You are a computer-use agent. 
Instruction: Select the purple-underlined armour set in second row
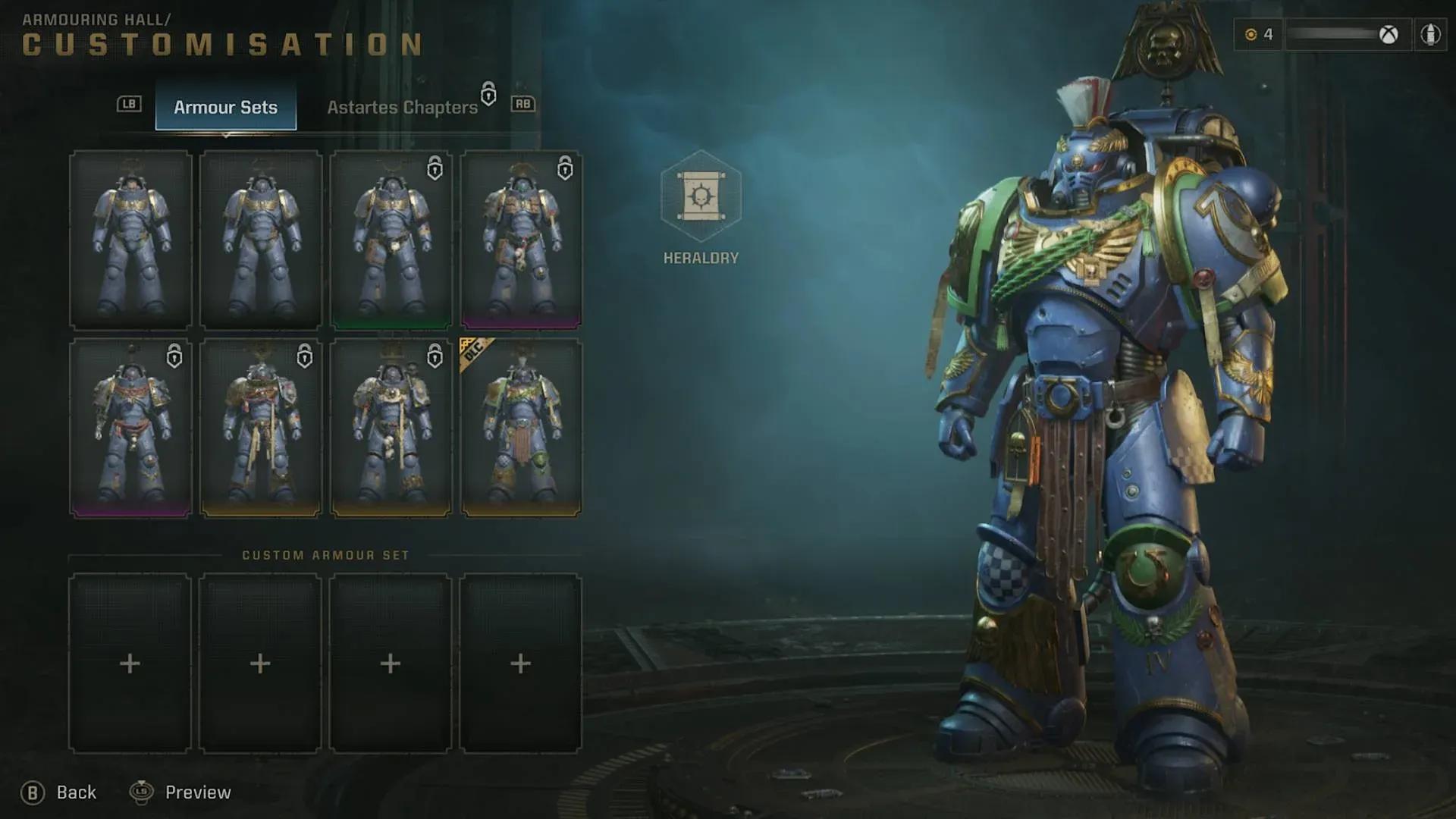[x=130, y=427]
